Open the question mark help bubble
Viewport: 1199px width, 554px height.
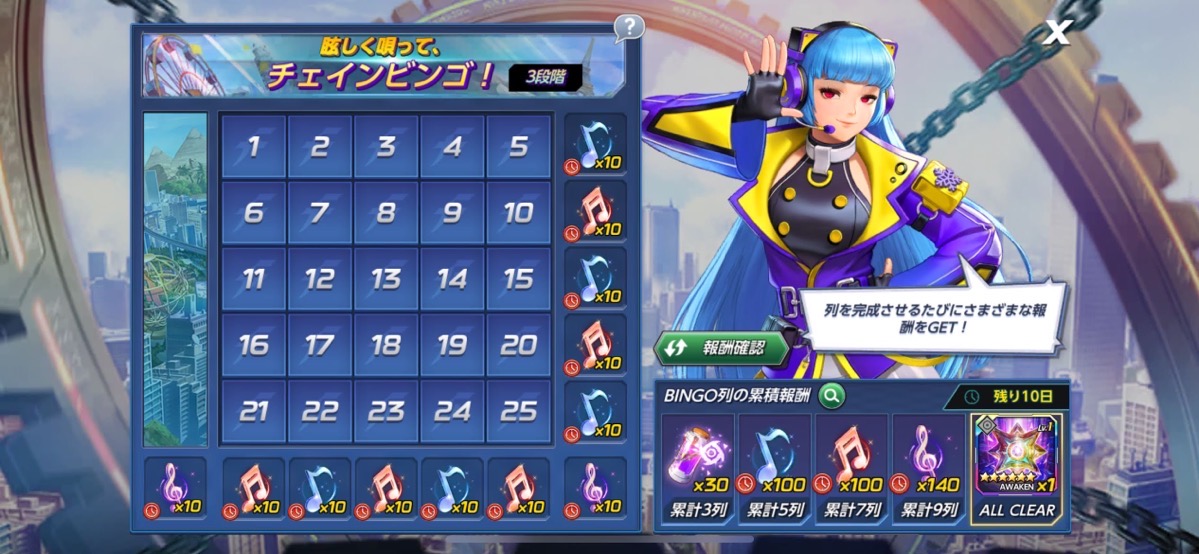pyautogui.click(x=628, y=27)
